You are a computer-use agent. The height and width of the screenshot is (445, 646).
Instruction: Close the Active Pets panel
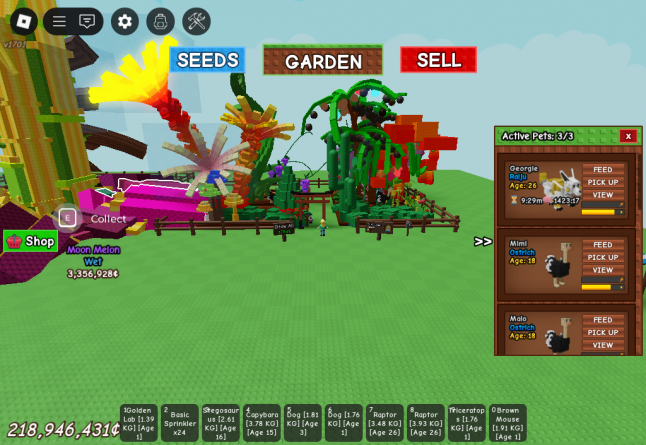tap(628, 136)
